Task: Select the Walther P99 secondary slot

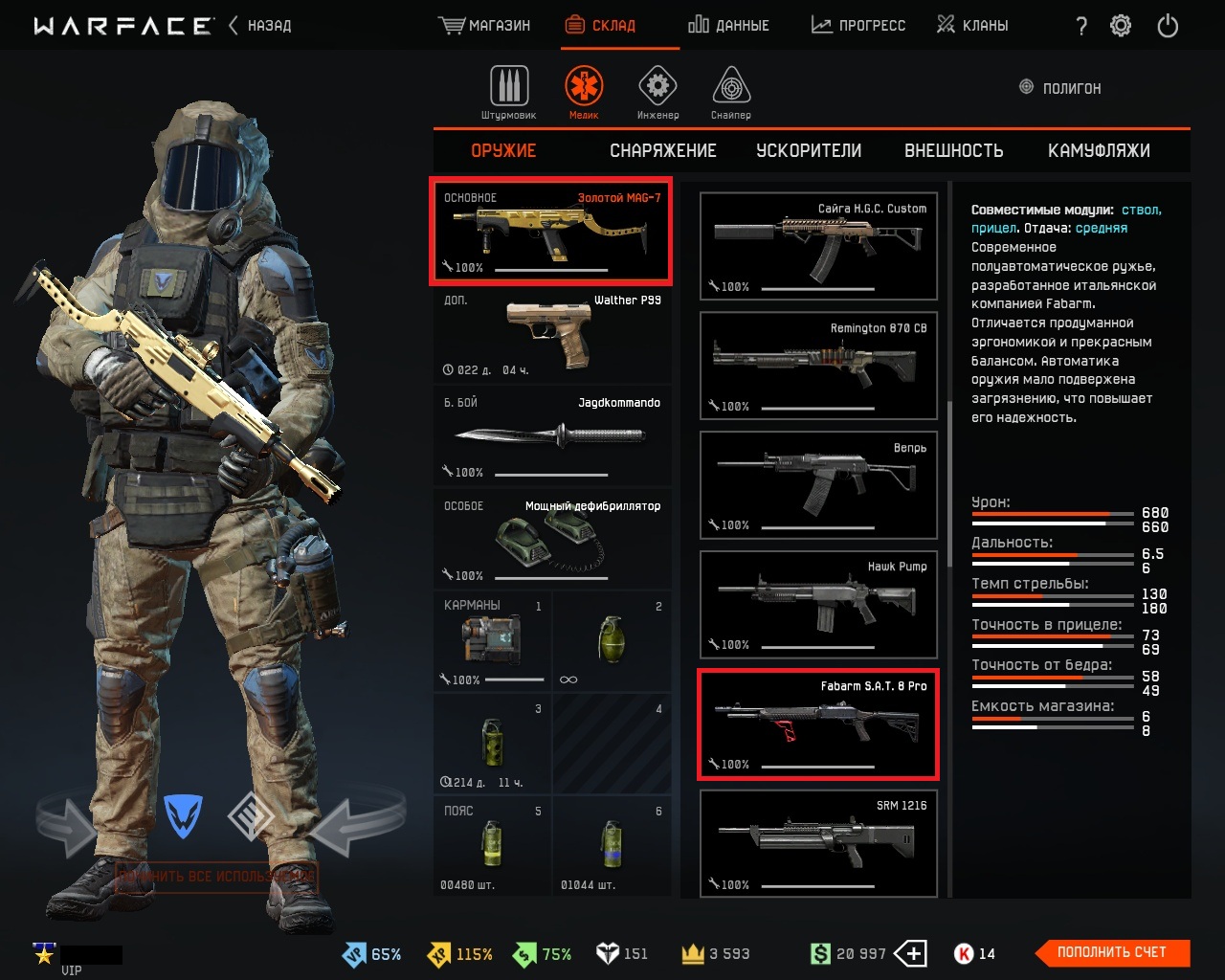Action: click(552, 335)
